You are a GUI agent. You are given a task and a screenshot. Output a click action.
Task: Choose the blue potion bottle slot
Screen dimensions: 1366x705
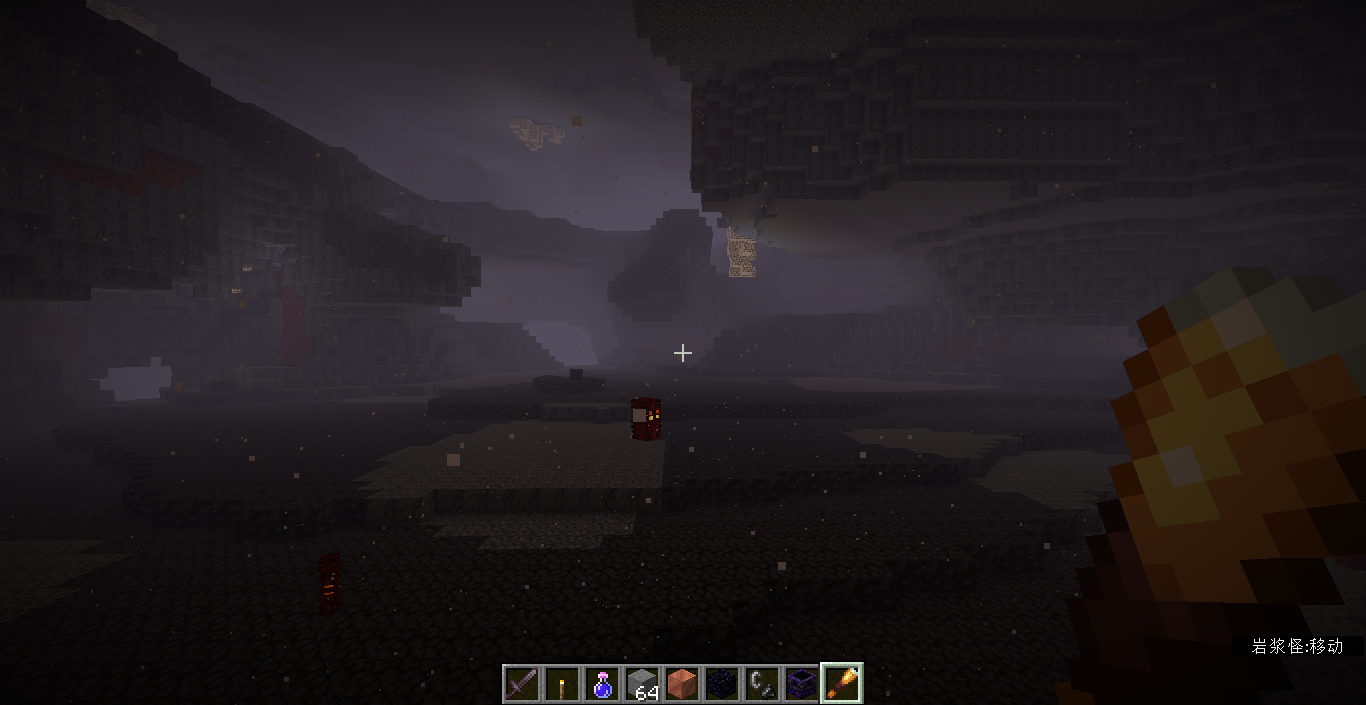pos(602,684)
